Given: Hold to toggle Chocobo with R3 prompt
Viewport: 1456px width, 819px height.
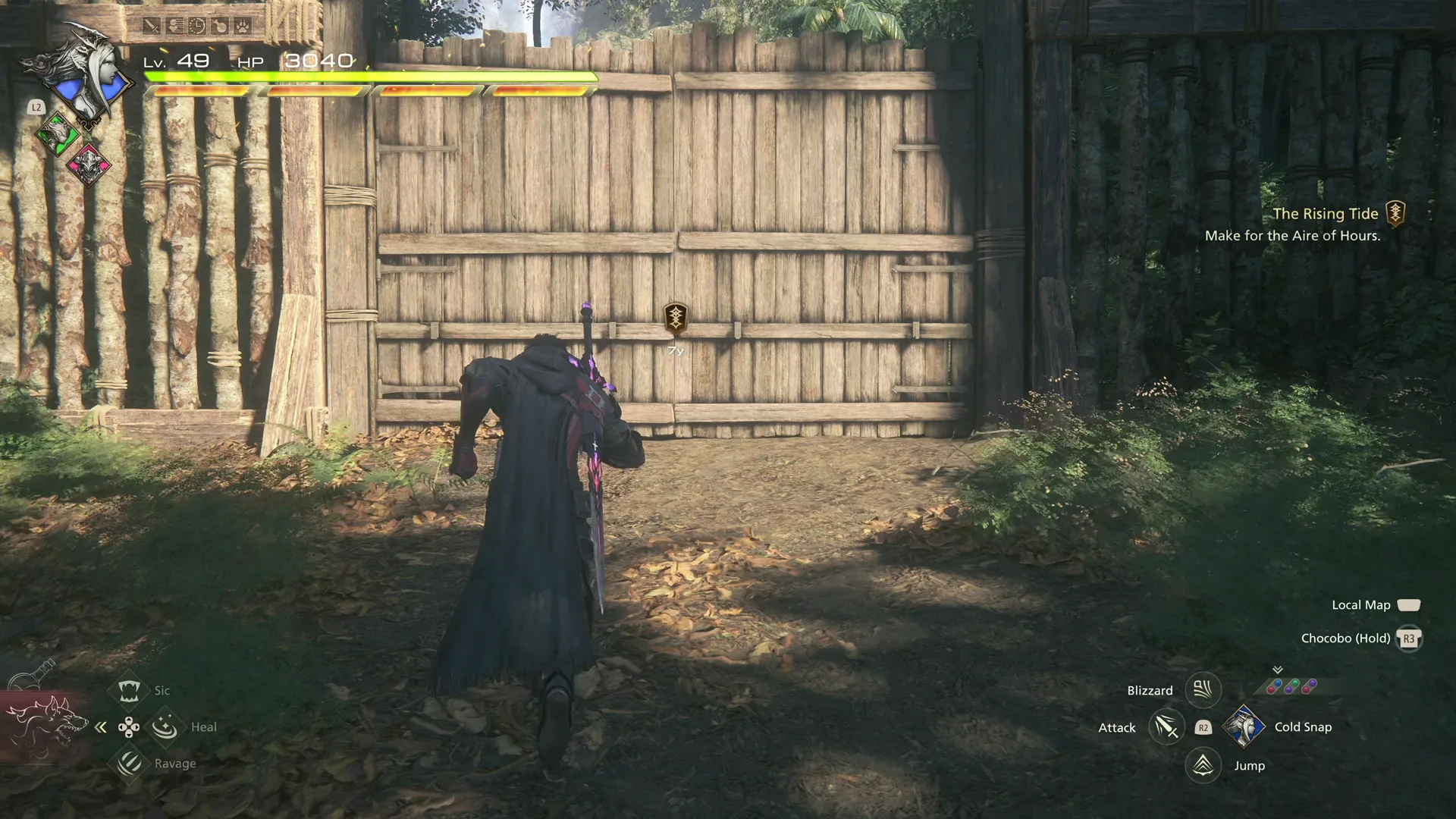Looking at the screenshot, I should (x=1410, y=638).
